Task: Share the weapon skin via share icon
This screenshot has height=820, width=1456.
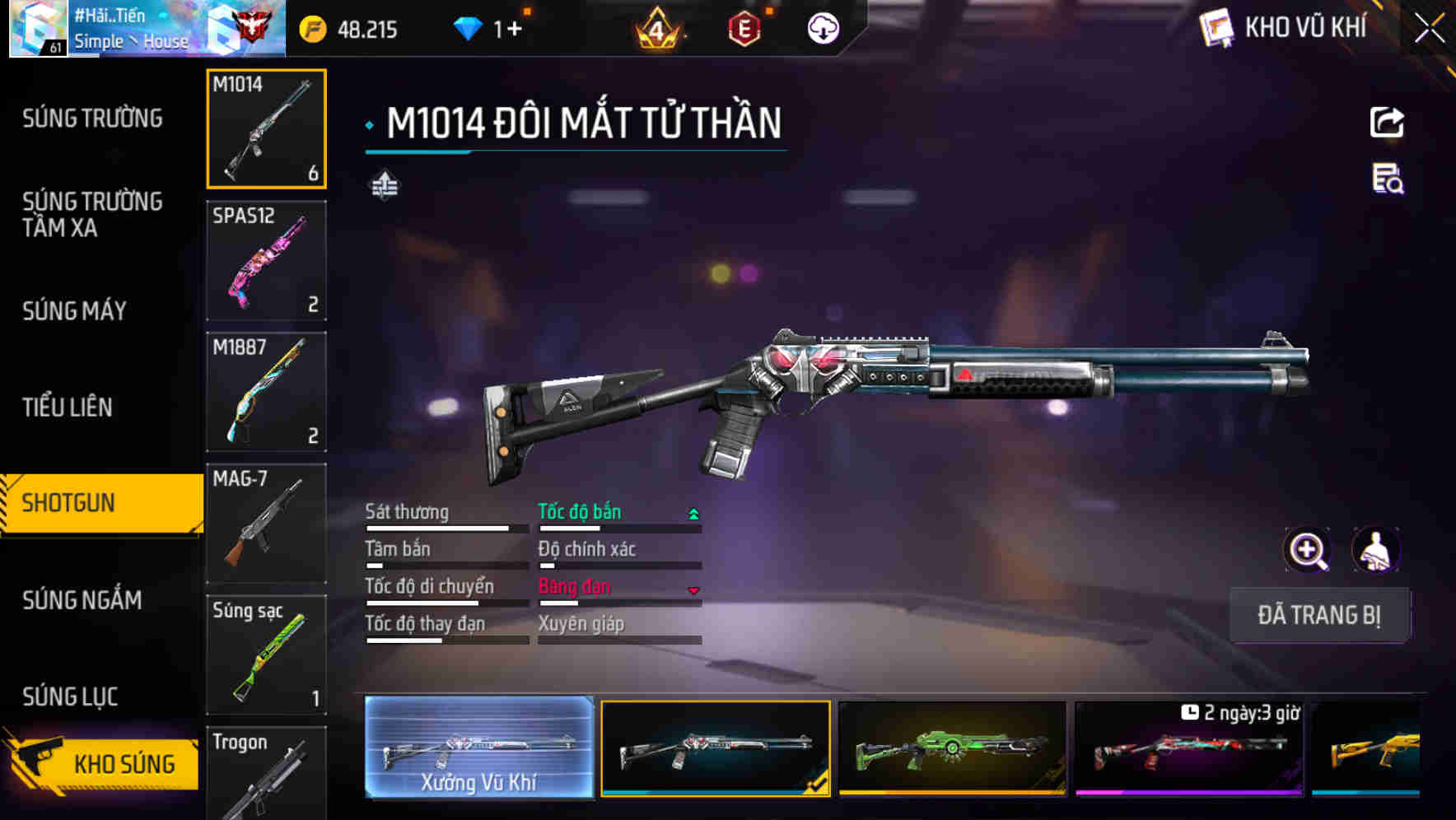Action: click(1387, 123)
